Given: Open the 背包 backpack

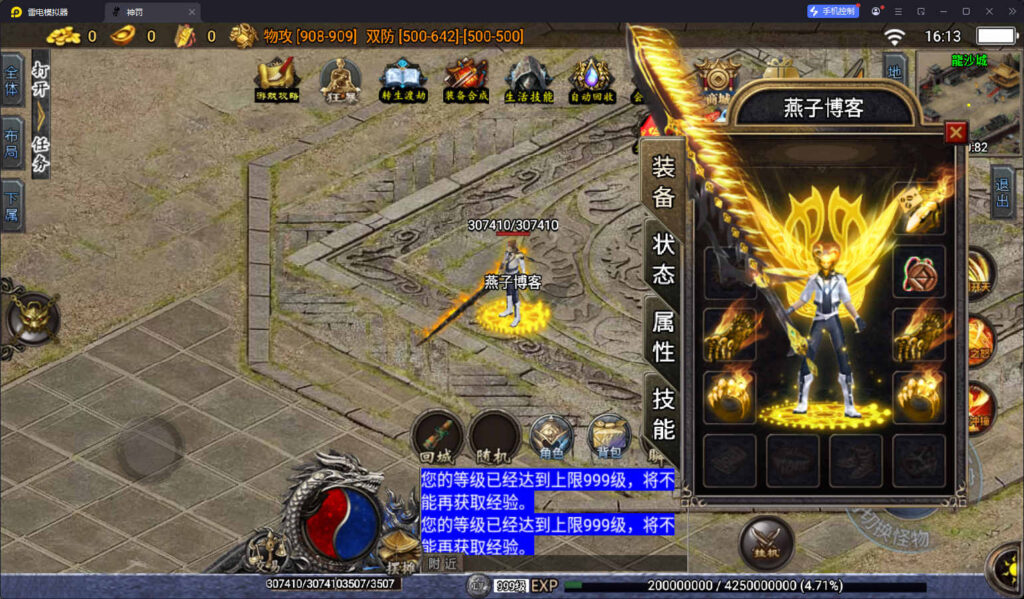Looking at the screenshot, I should pos(608,437).
